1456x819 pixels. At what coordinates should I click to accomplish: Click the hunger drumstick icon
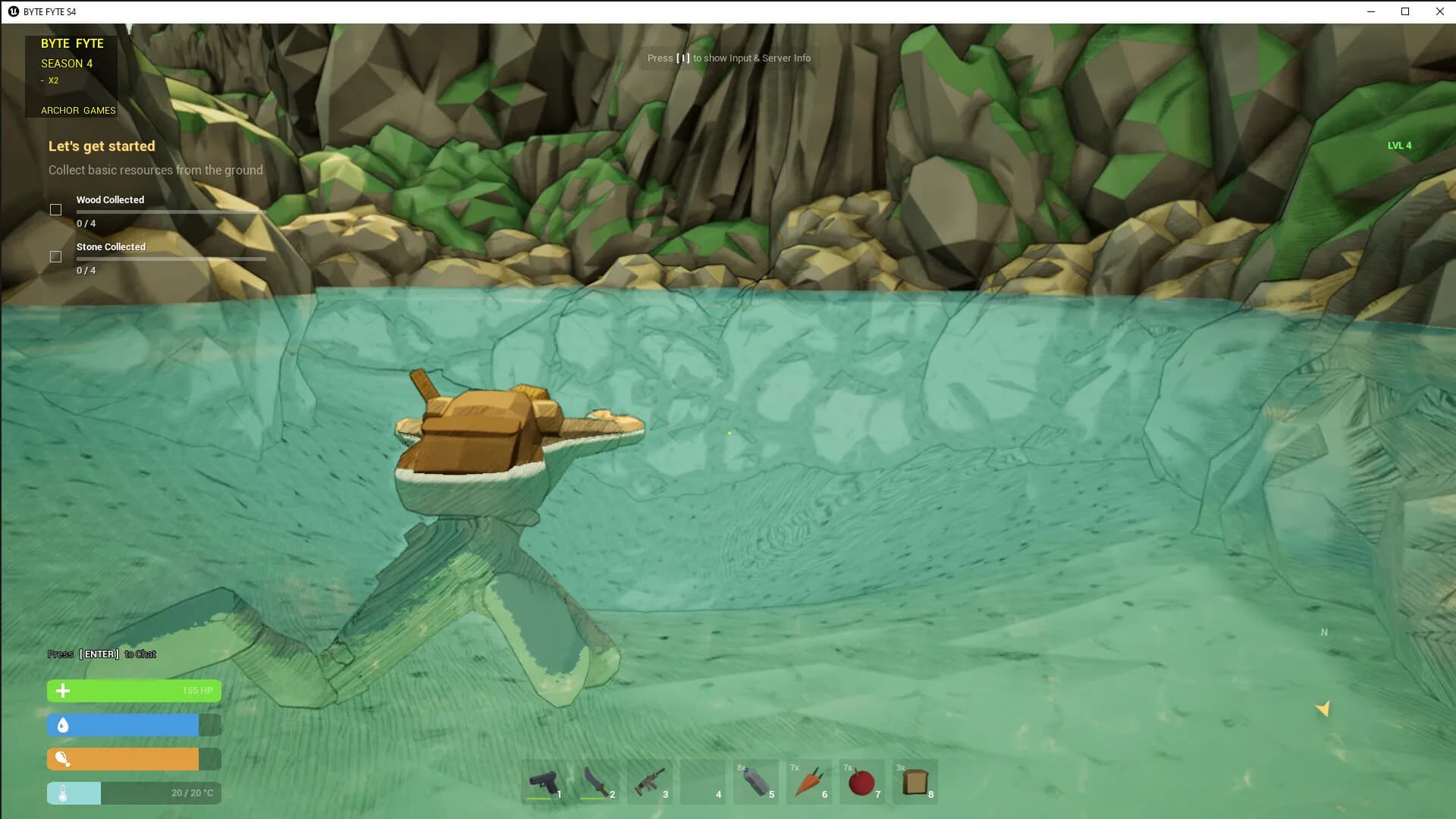coord(62,758)
